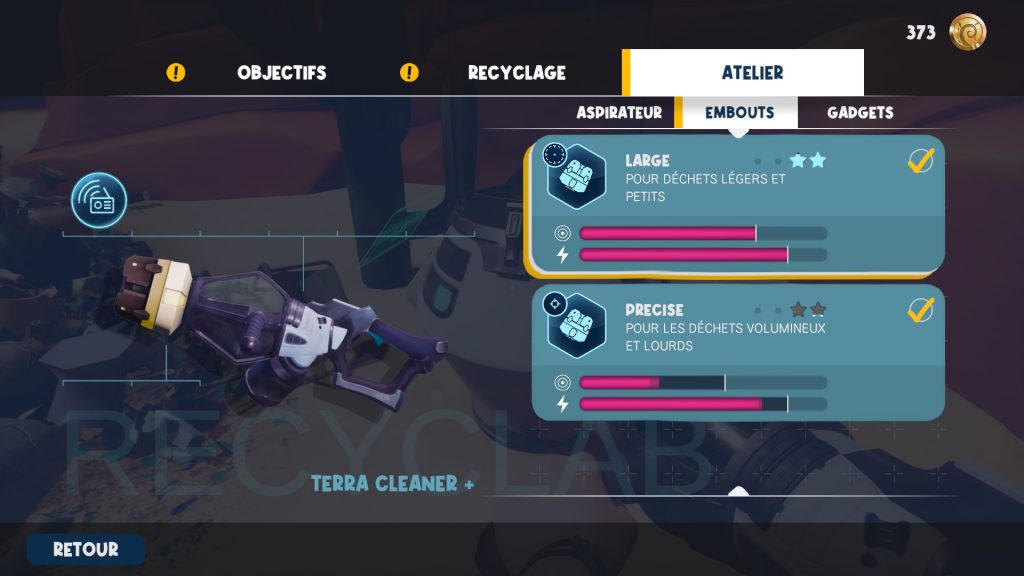Click the radio icon above the vacuum
This screenshot has width=1024, height=576.
(x=99, y=201)
